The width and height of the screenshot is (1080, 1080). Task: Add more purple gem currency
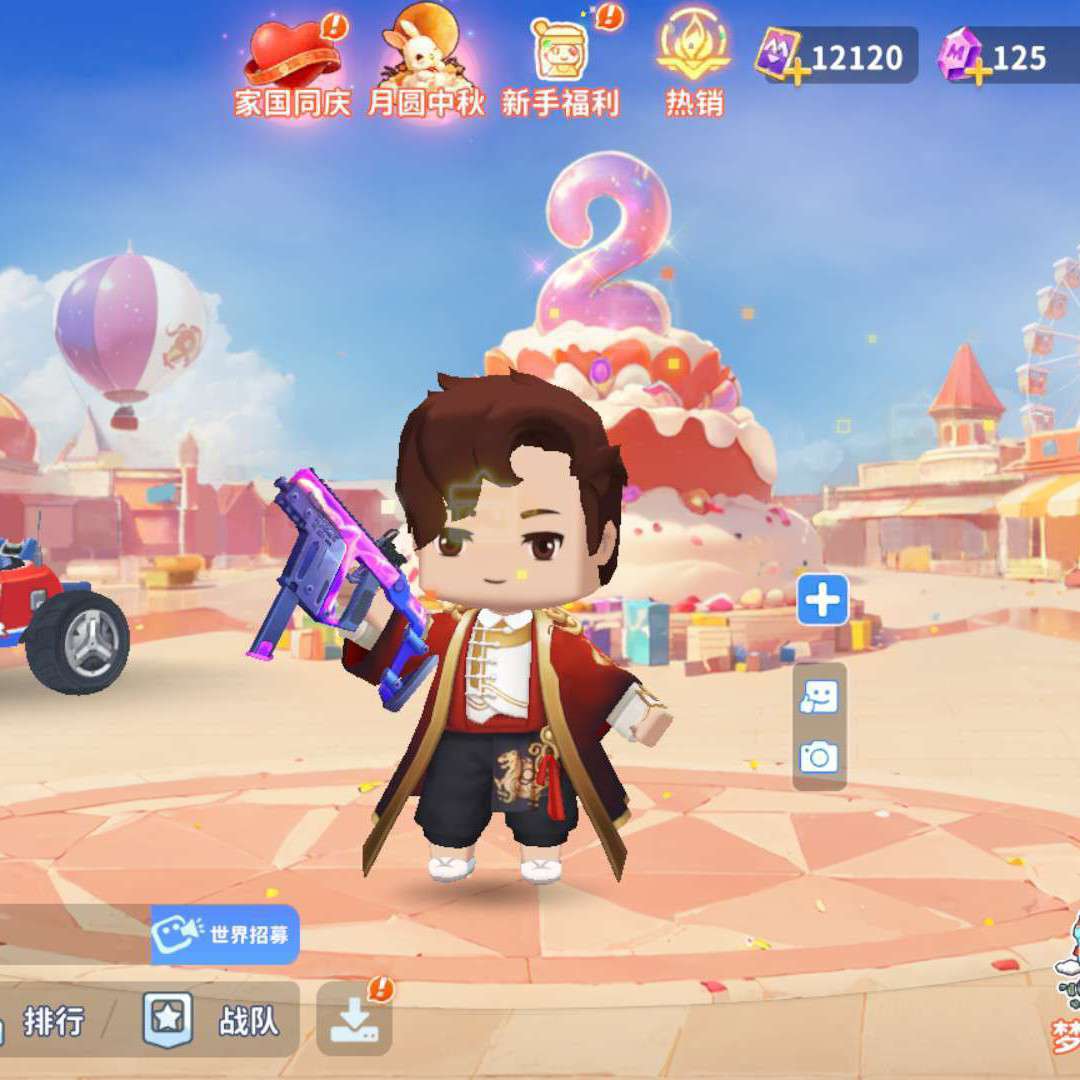click(x=976, y=70)
